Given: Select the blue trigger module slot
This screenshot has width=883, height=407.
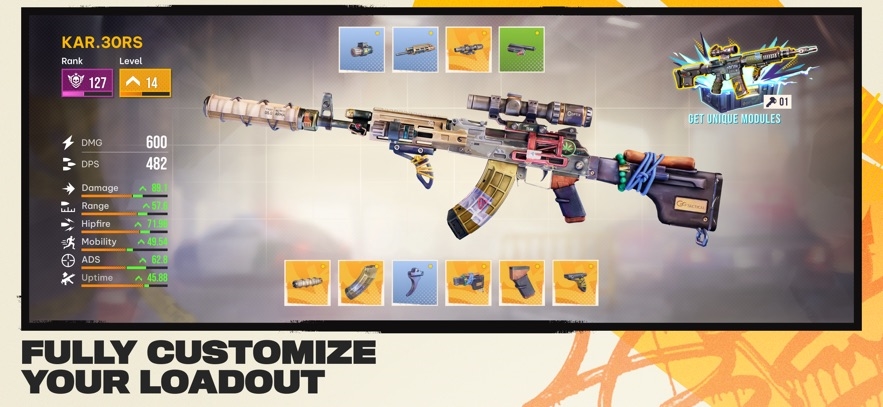Looking at the screenshot, I should point(414,283).
